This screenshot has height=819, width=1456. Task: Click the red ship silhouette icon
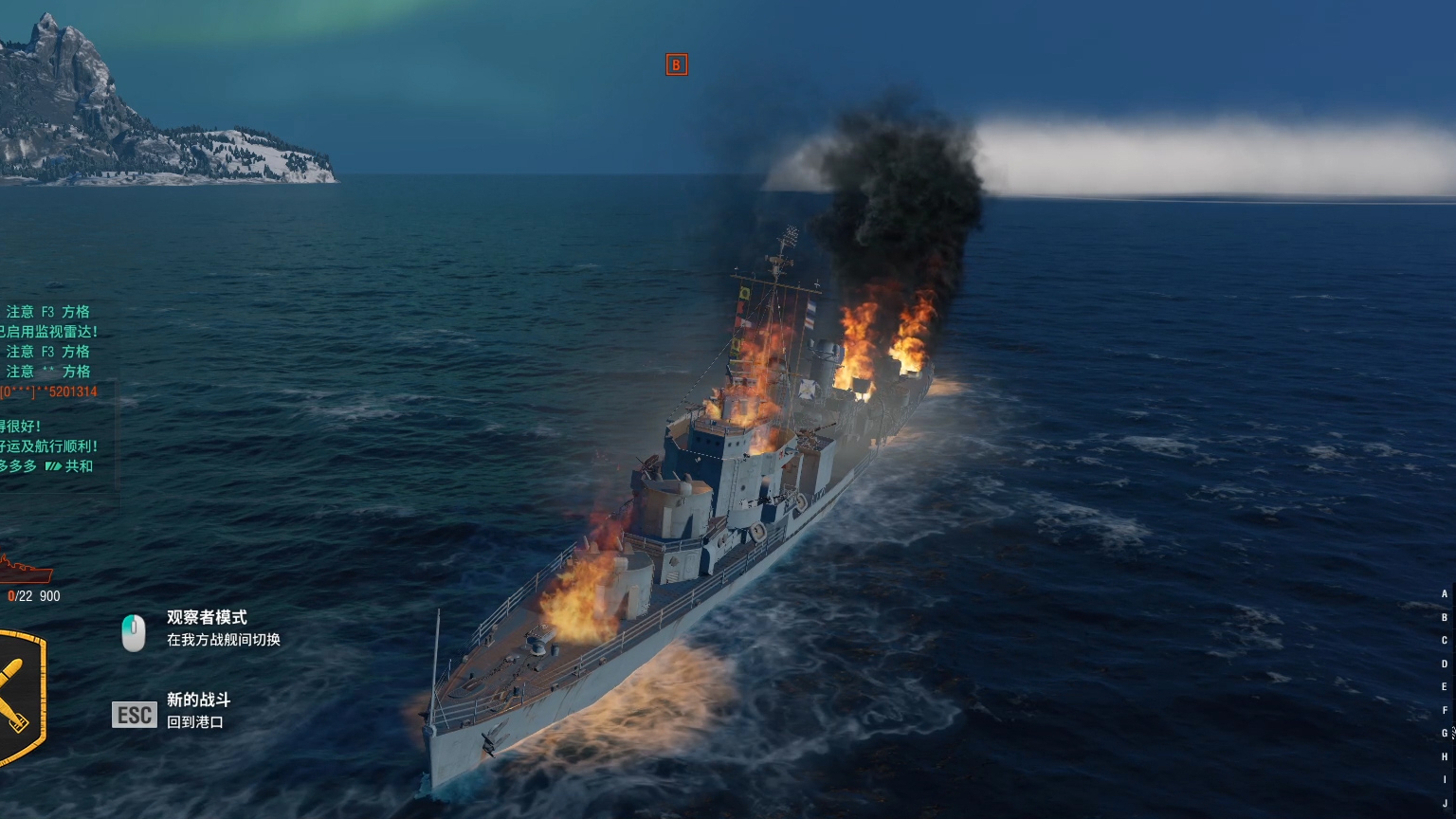[x=26, y=571]
